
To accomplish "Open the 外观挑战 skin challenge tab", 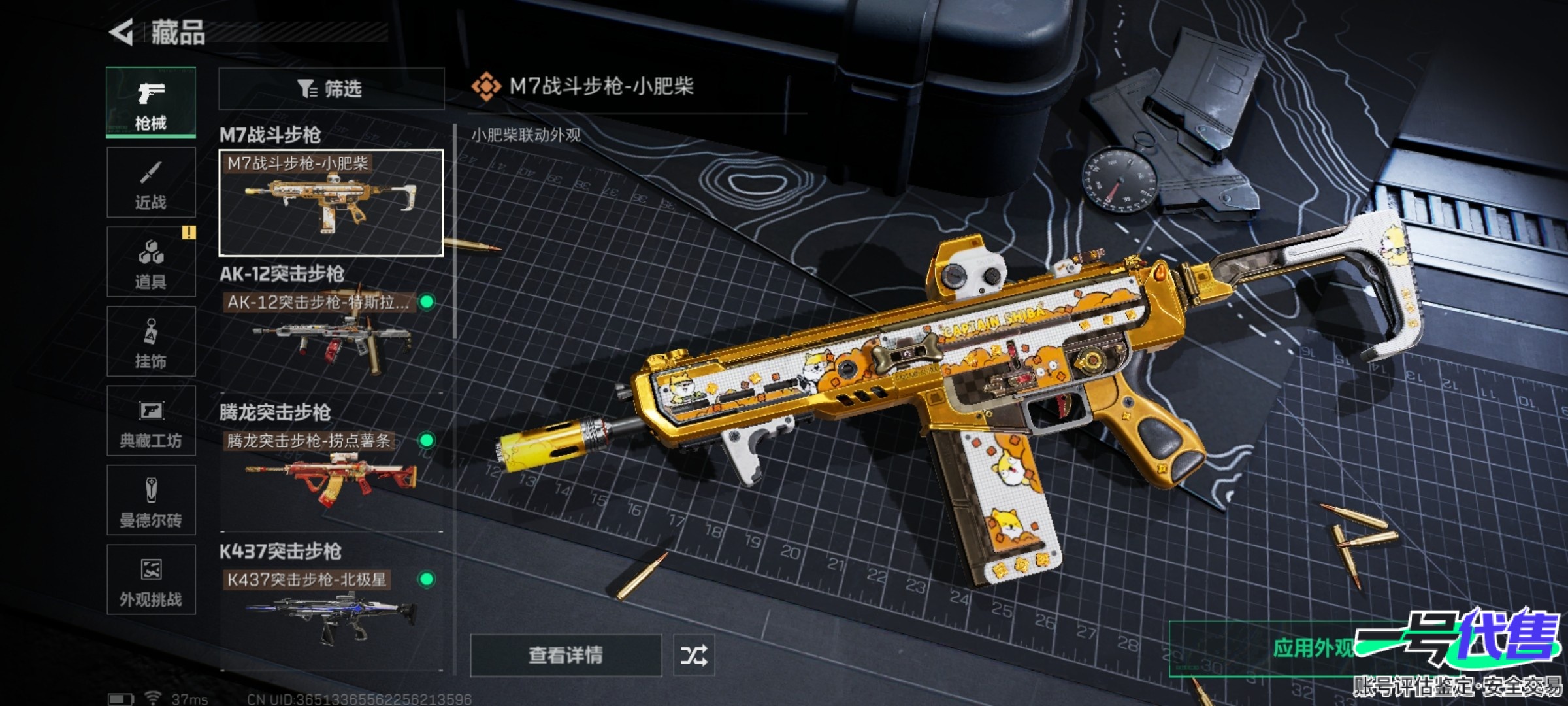I will point(151,580).
